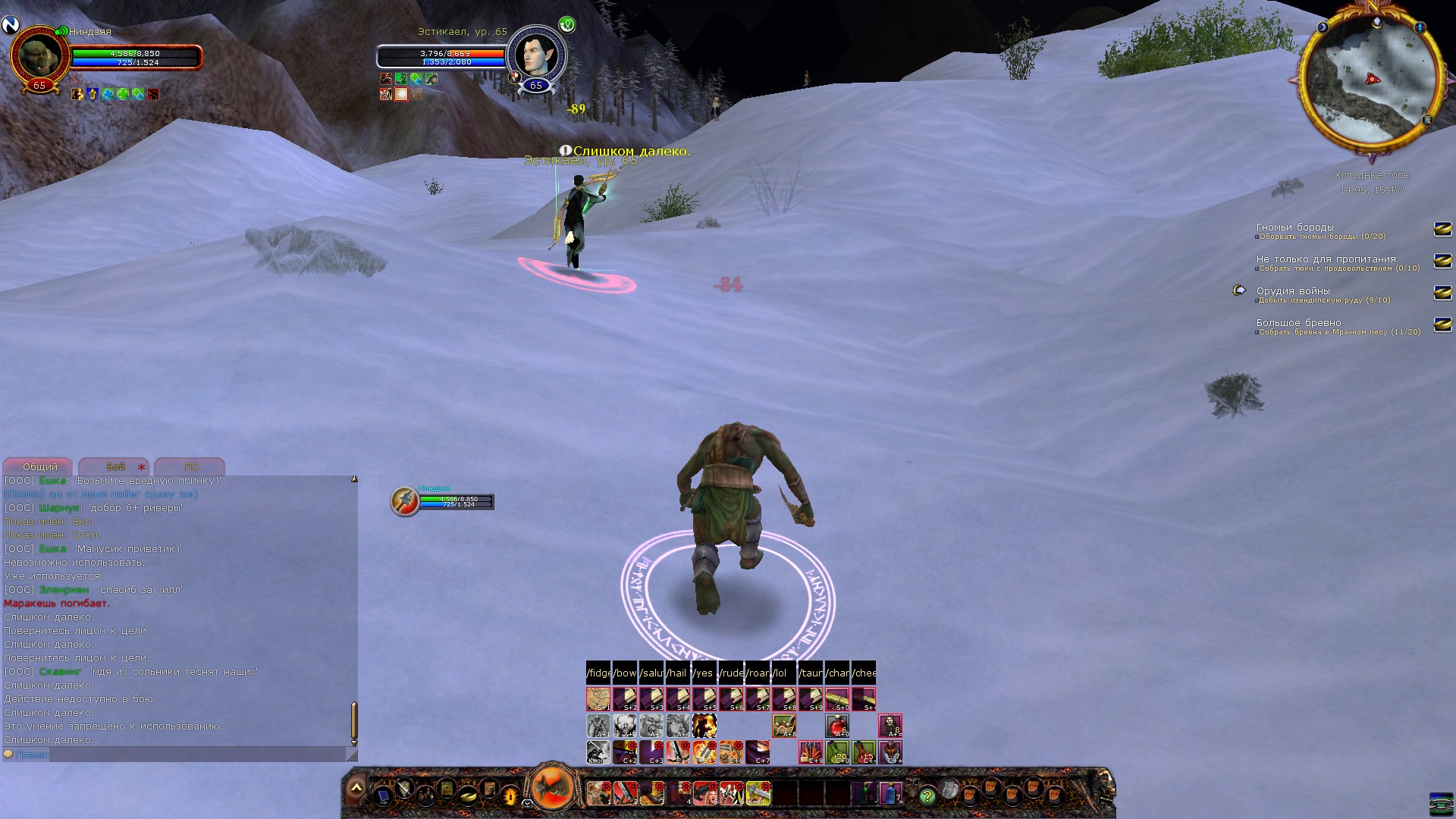The width and height of the screenshot is (1456, 819).
Task: Use the /bow emote quickslot
Action: 625,673
